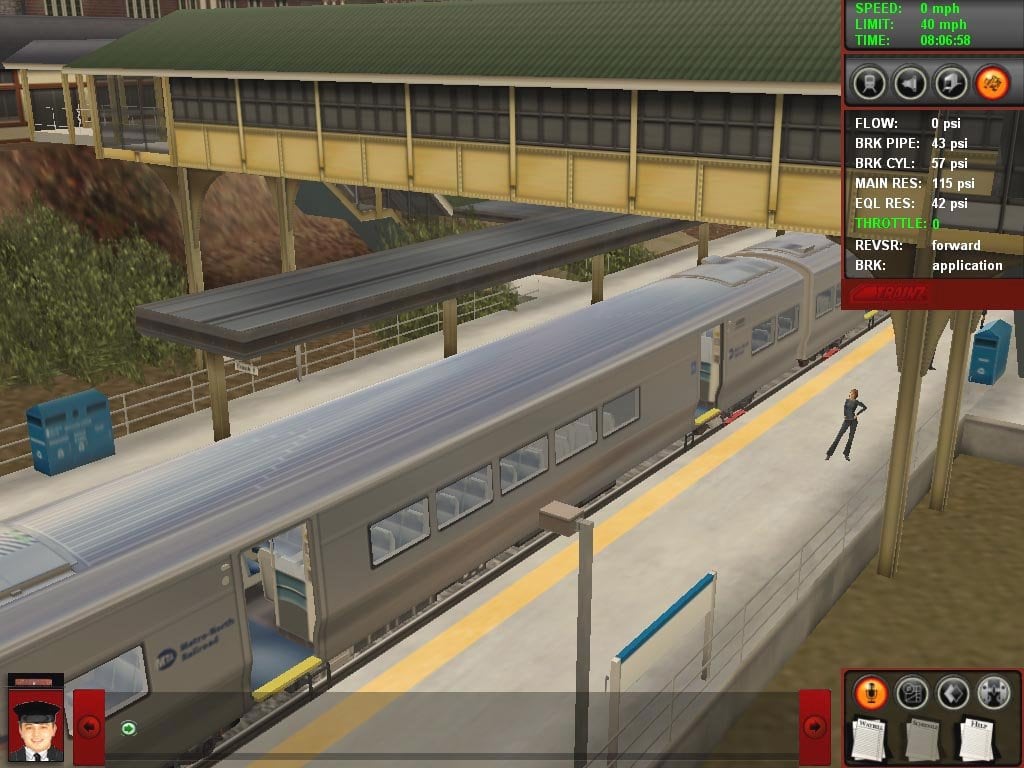The image size is (1024, 768).
Task: Activate the orange highlighted round button
Action: coord(992,81)
